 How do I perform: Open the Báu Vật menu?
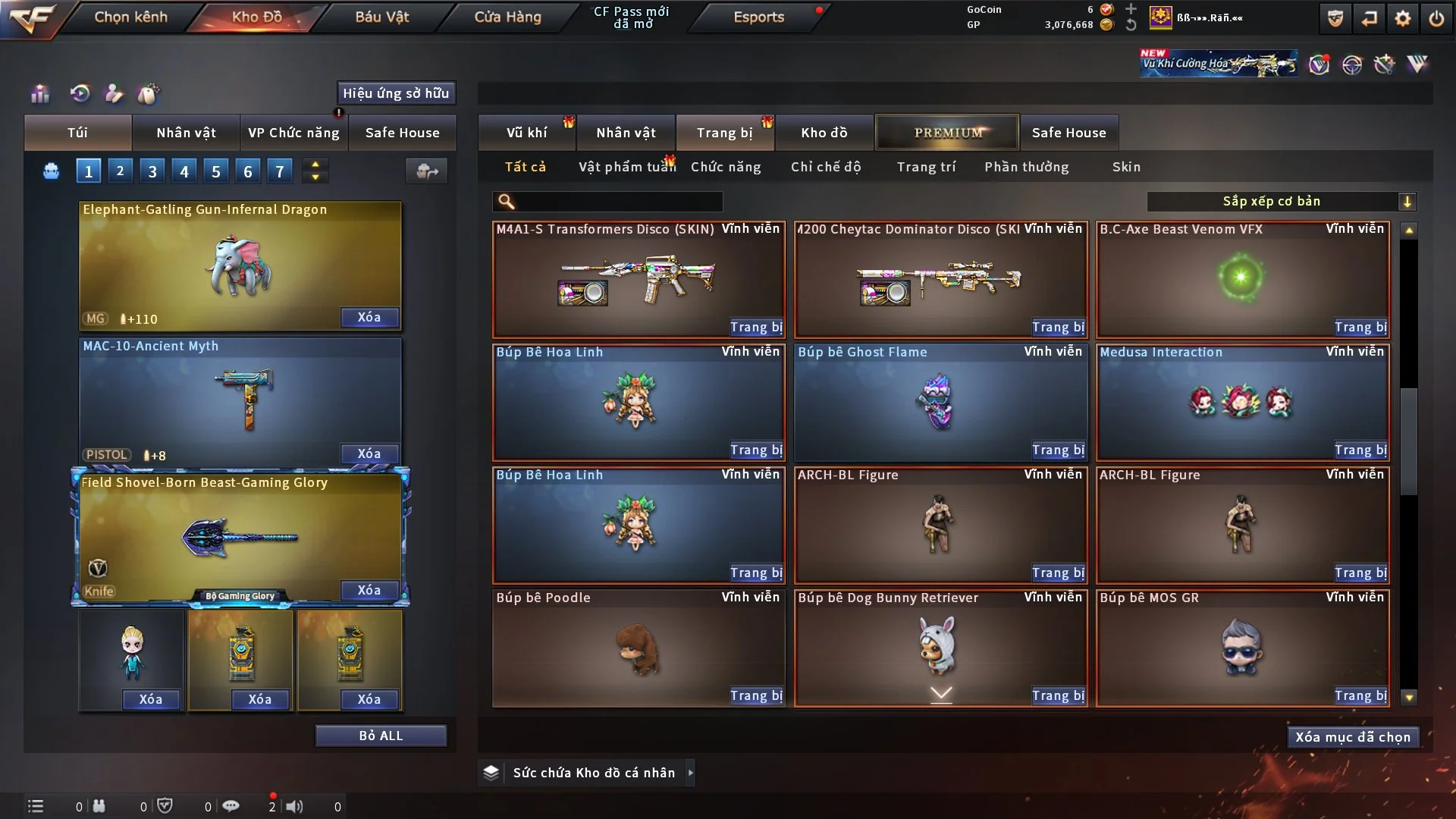point(381,17)
